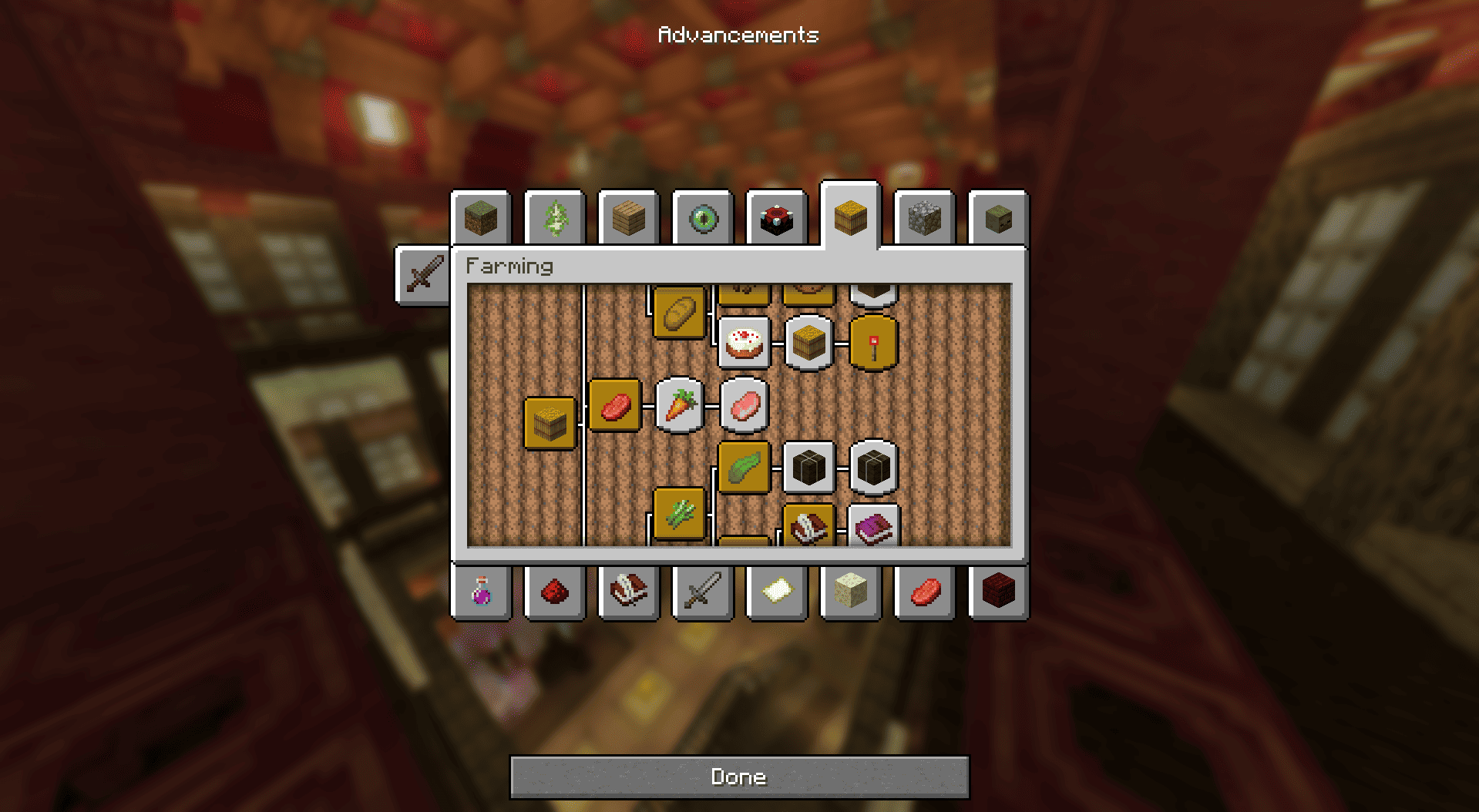Image resolution: width=1479 pixels, height=812 pixels.
Task: Close advancements with the Done button
Action: pyautogui.click(x=739, y=777)
